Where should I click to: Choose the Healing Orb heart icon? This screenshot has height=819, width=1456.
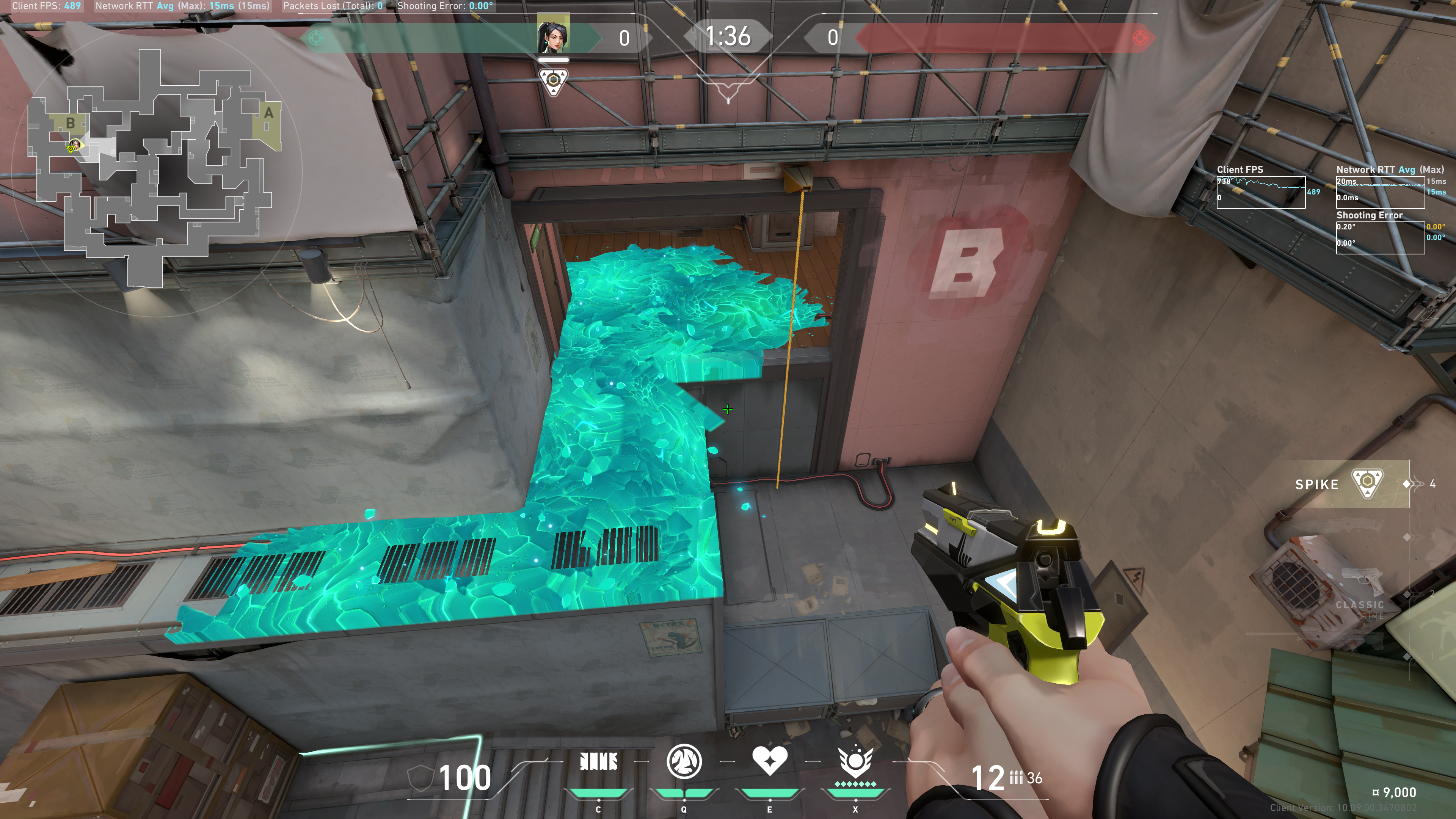click(x=769, y=761)
